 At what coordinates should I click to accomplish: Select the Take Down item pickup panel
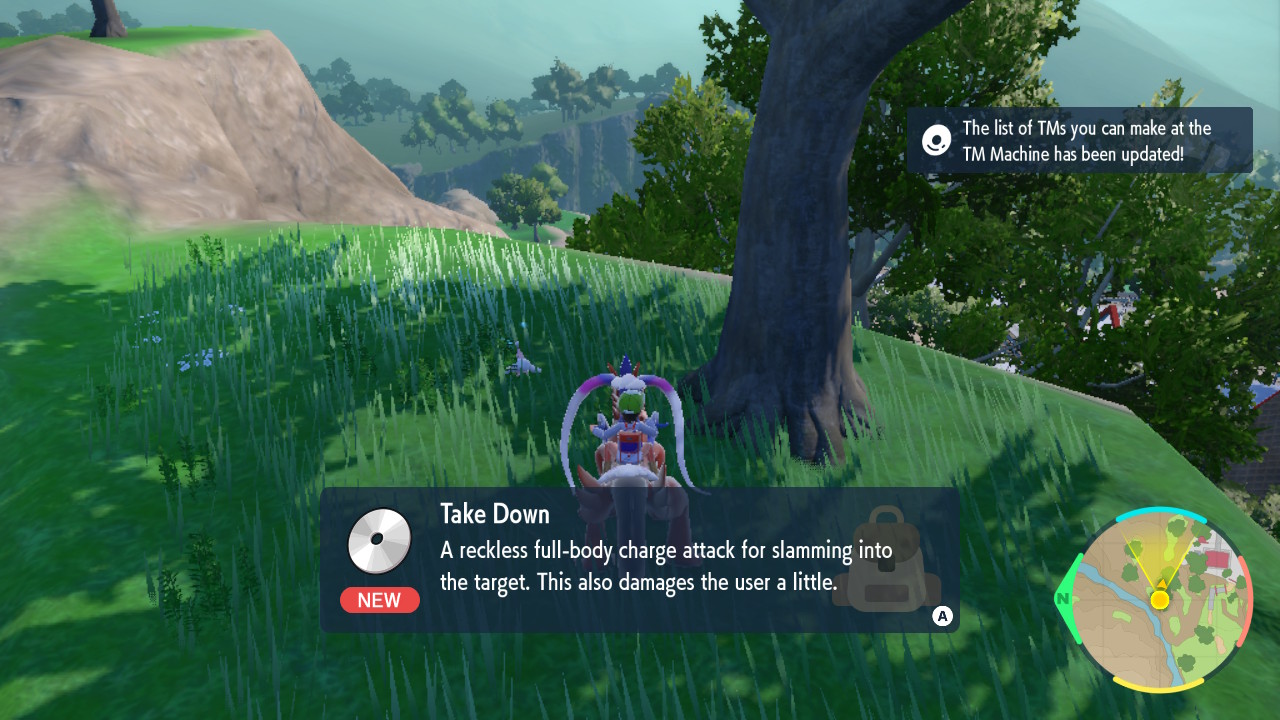(639, 559)
